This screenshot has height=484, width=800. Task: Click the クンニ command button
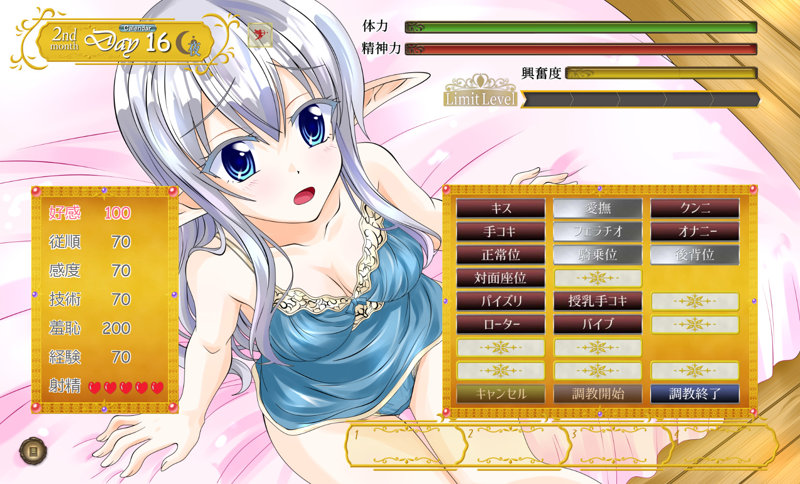coord(695,208)
